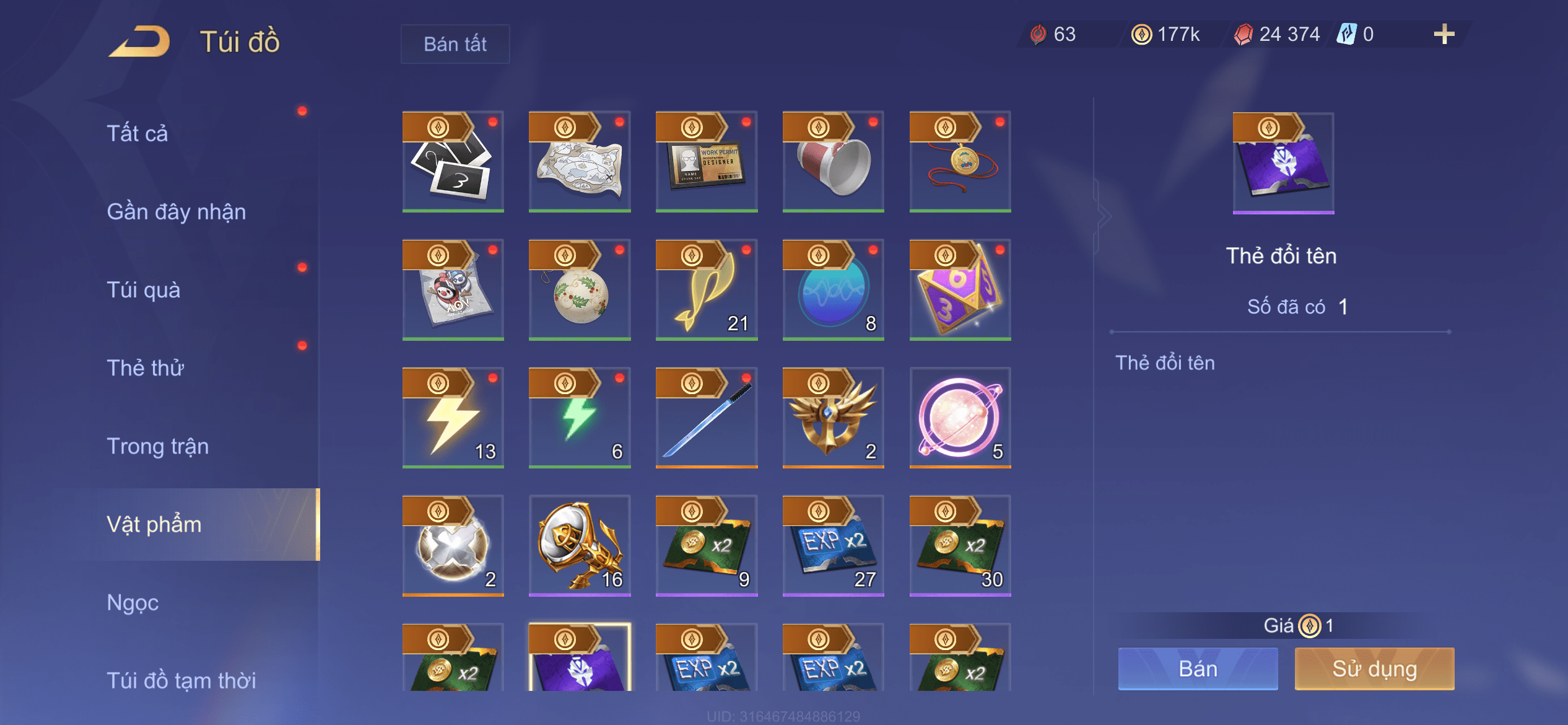Go back using the gold arrow

(140, 42)
